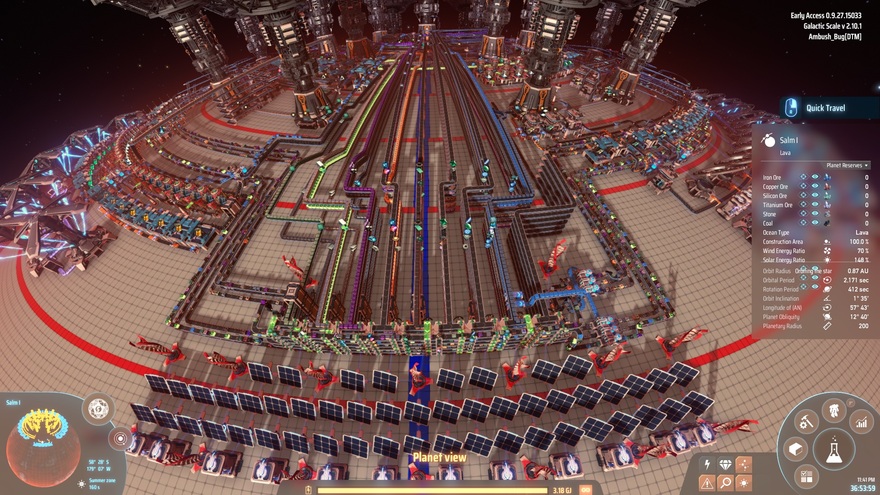Click the magnifying glass icon
This screenshot has width=880, height=495.
point(726,483)
